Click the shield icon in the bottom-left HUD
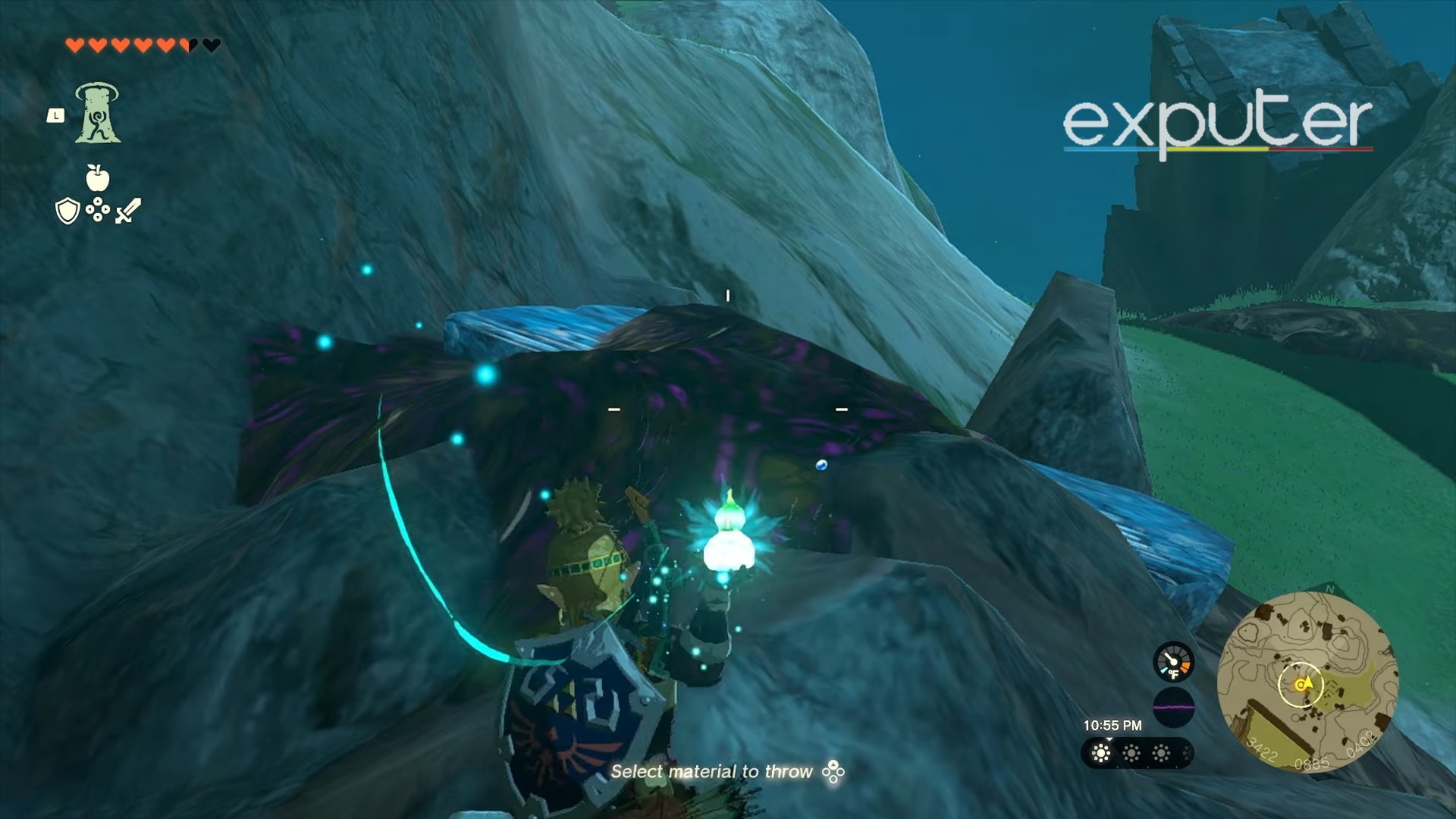The height and width of the screenshot is (819, 1456). pos(67,212)
